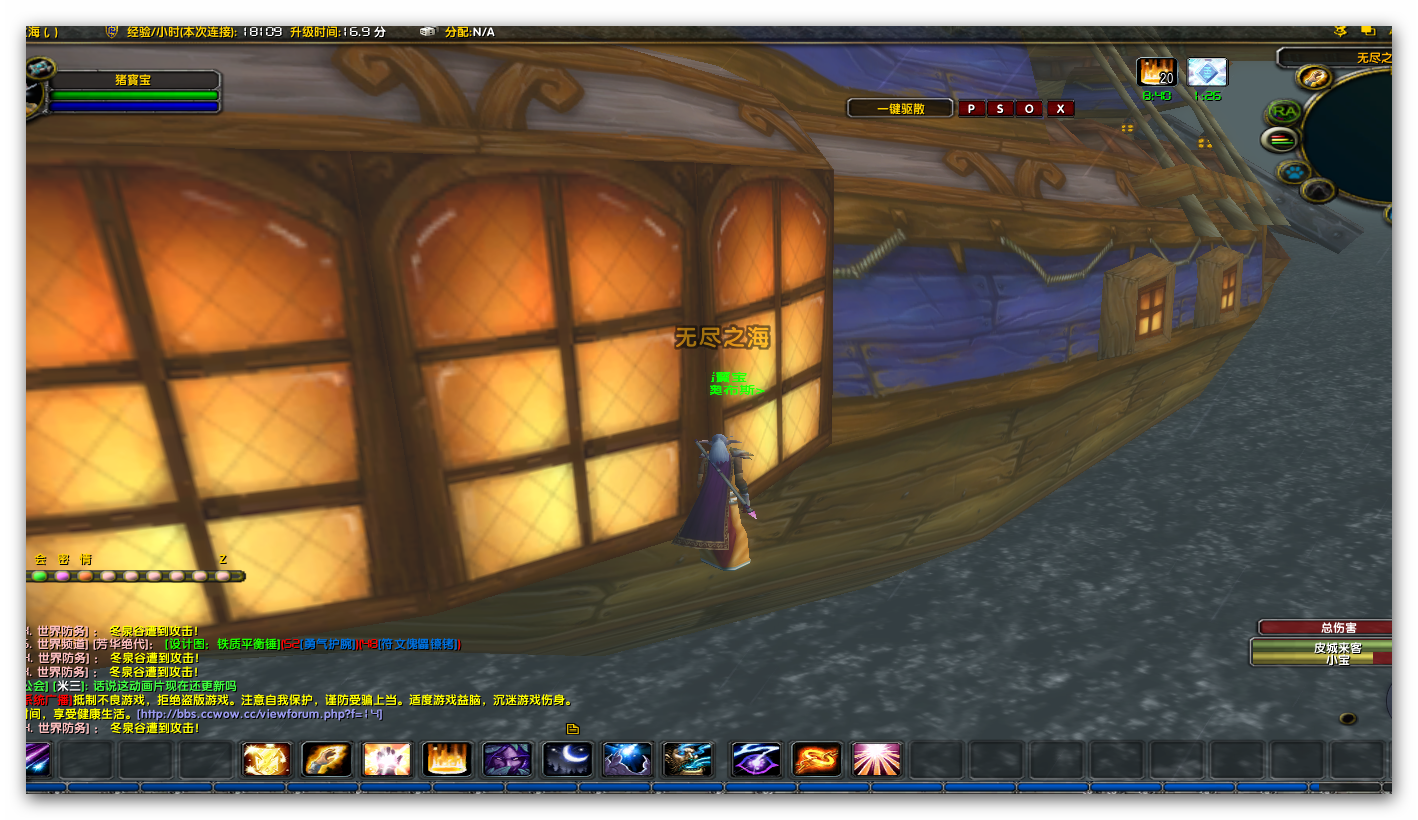Activate the pink light burst ability

pos(877,760)
